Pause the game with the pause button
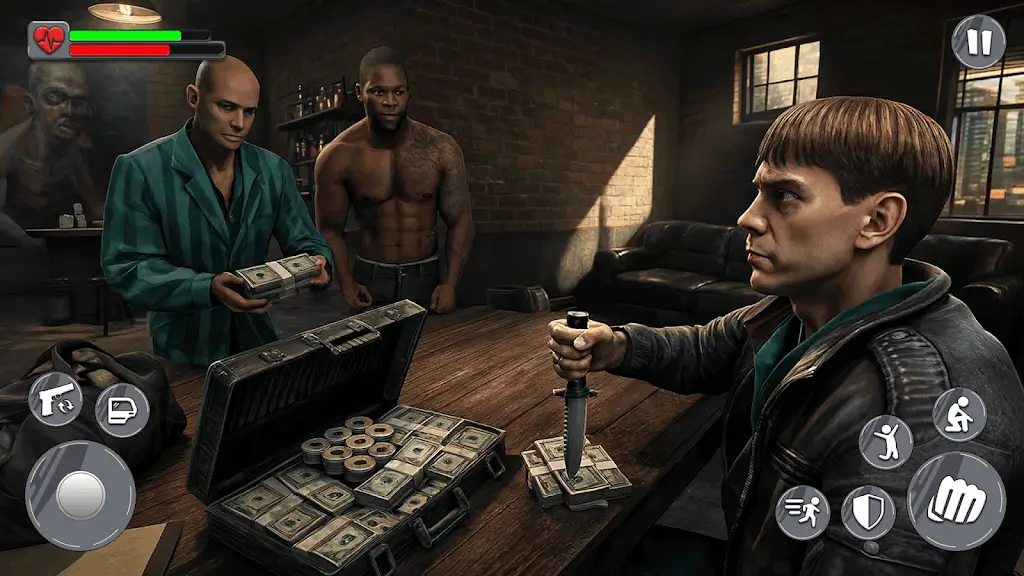The width and height of the screenshot is (1024, 576). point(978,42)
